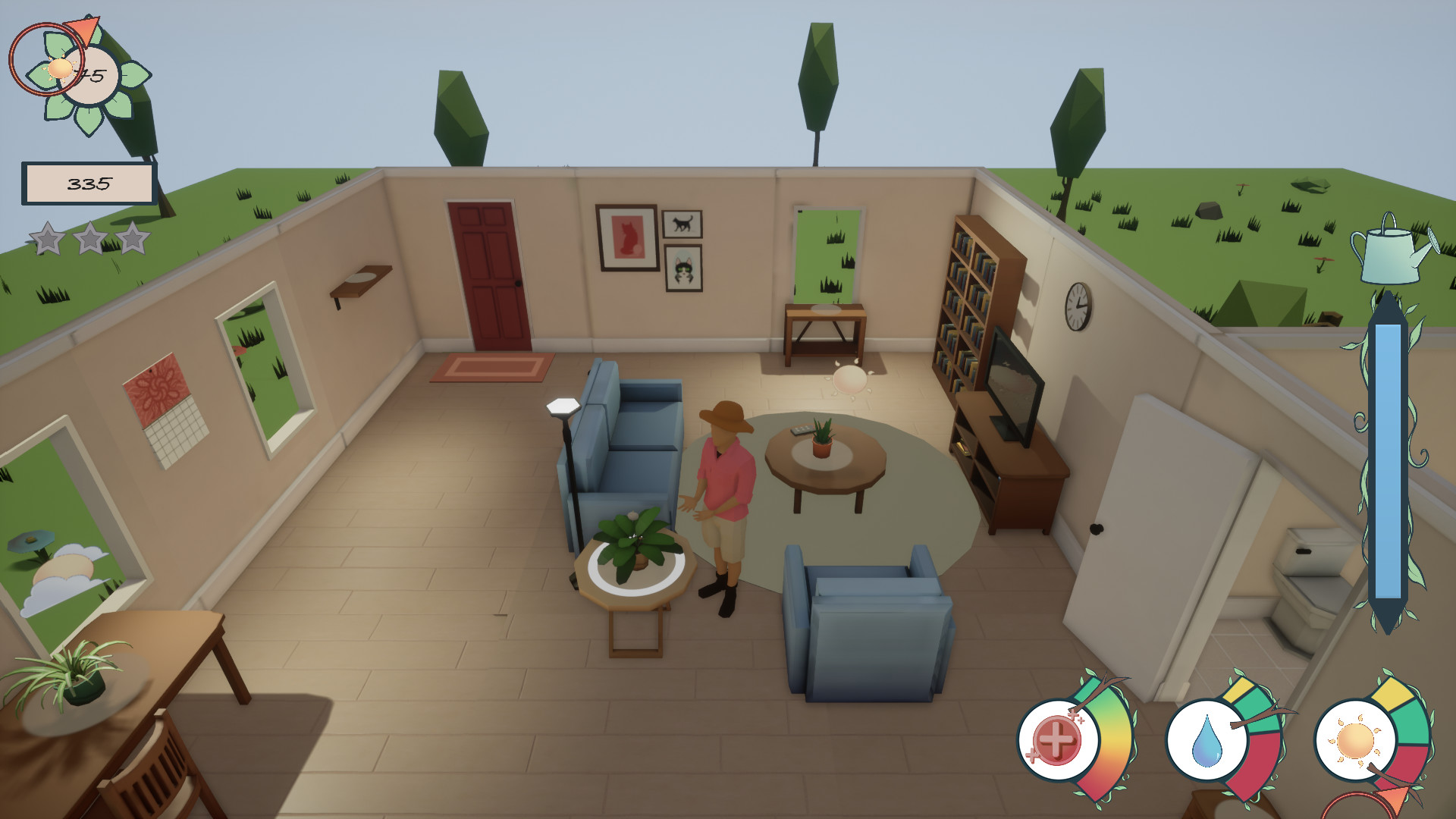
Task: Click the potted plant on the coffee table
Action: click(823, 440)
